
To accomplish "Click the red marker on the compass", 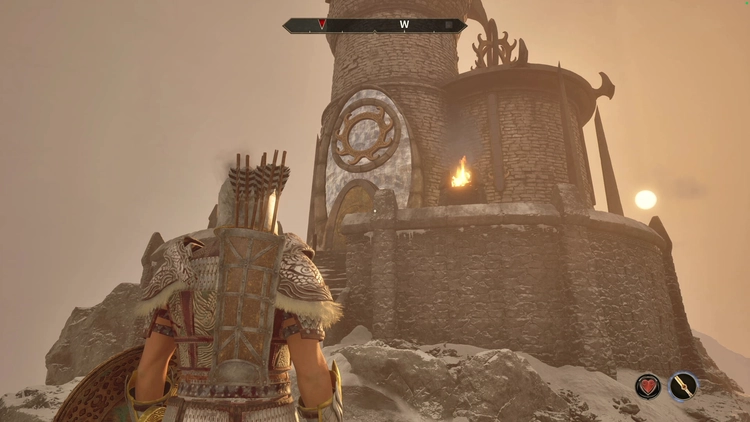I will 322,24.
